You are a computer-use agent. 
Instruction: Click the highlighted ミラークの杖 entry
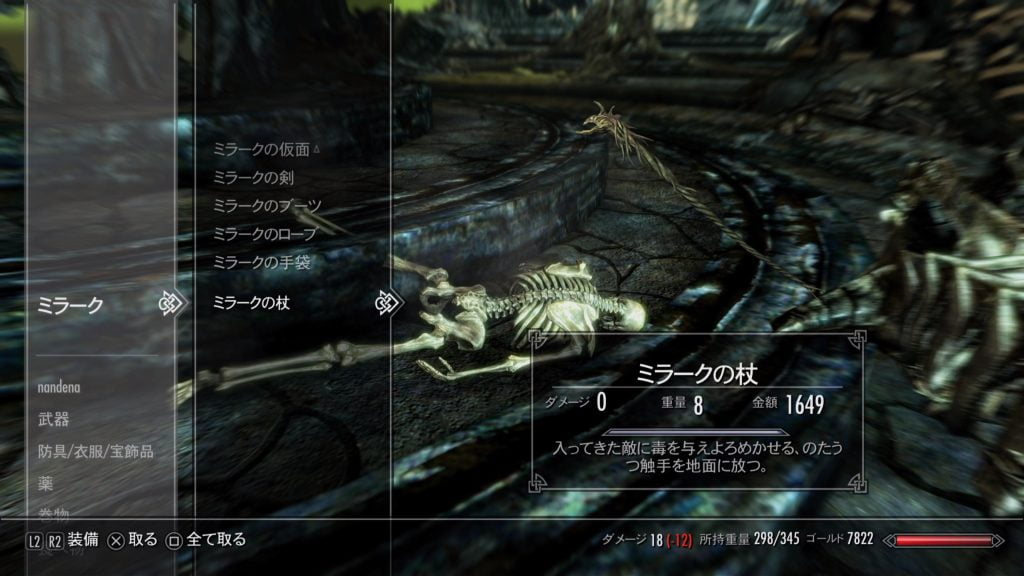tap(252, 302)
